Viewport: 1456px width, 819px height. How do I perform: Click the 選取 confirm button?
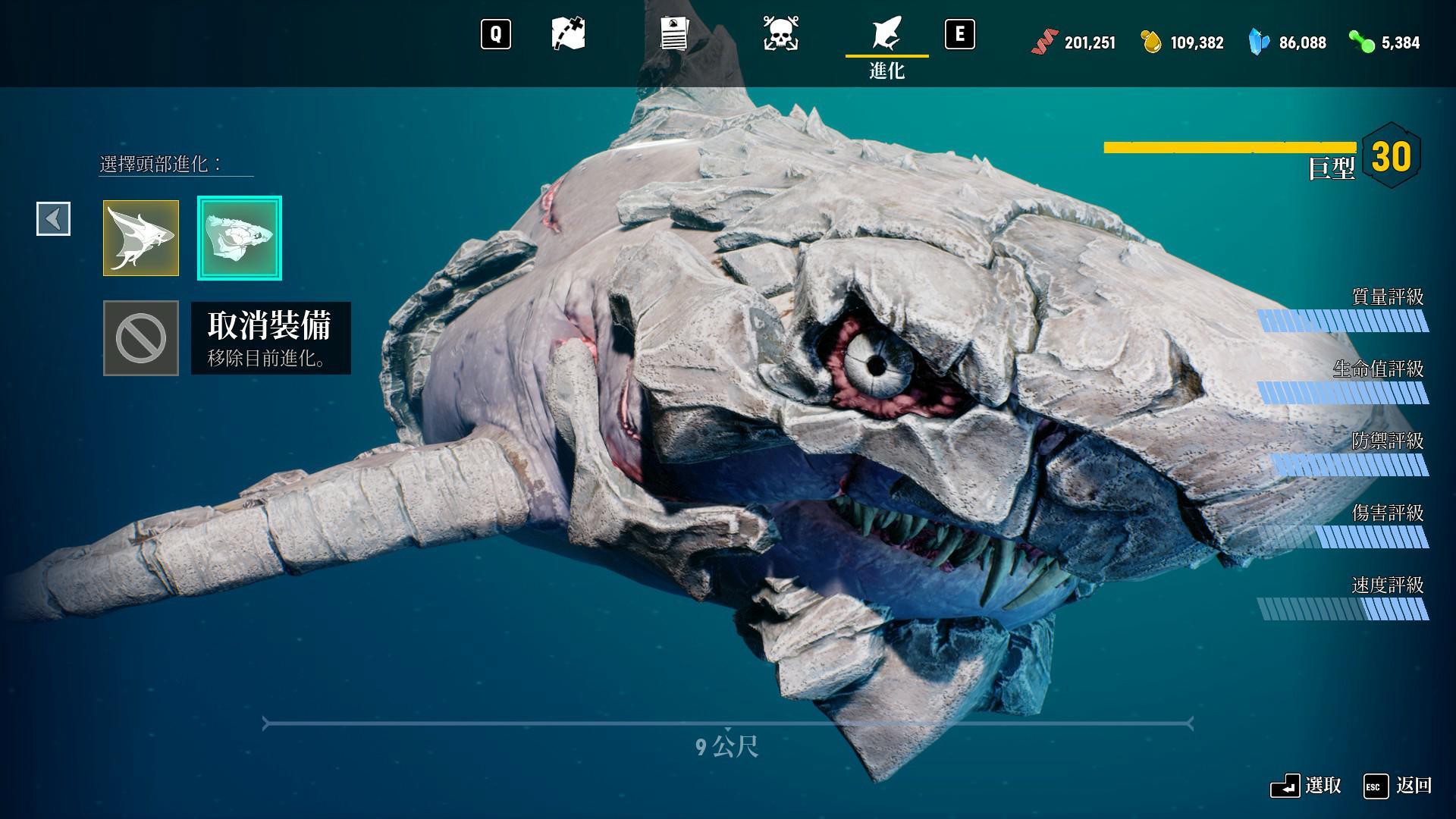pos(1306,786)
